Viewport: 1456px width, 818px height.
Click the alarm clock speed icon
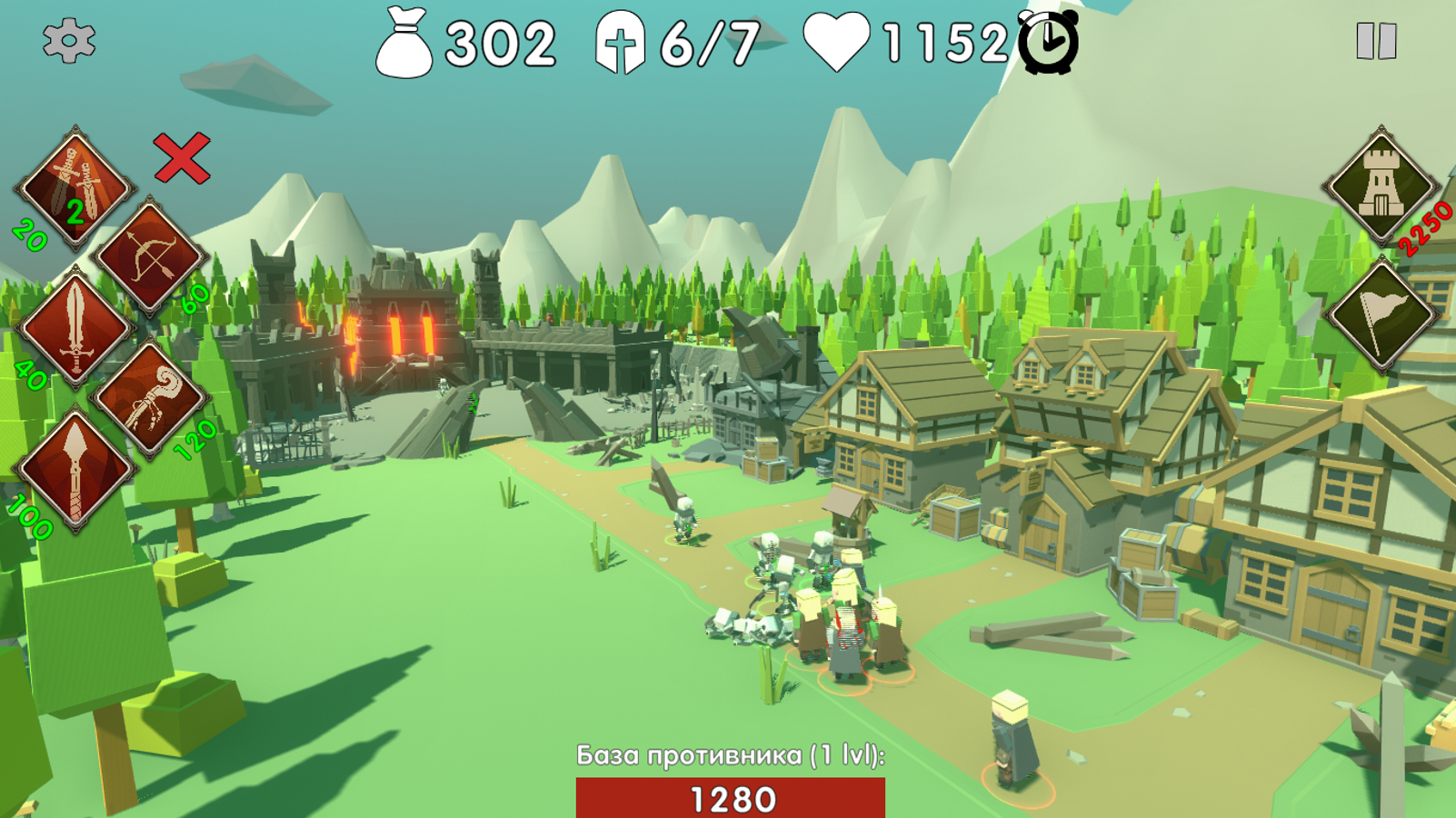[x=1048, y=42]
